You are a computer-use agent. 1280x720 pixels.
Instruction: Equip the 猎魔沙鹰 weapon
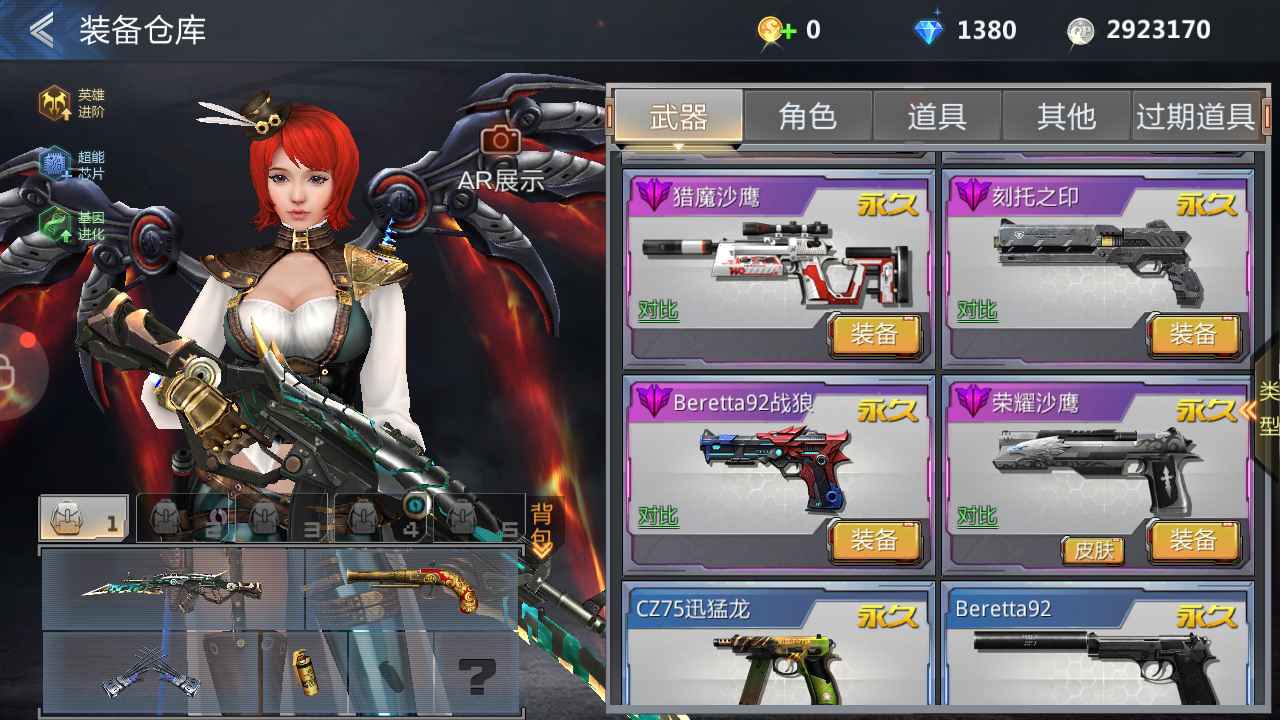874,335
